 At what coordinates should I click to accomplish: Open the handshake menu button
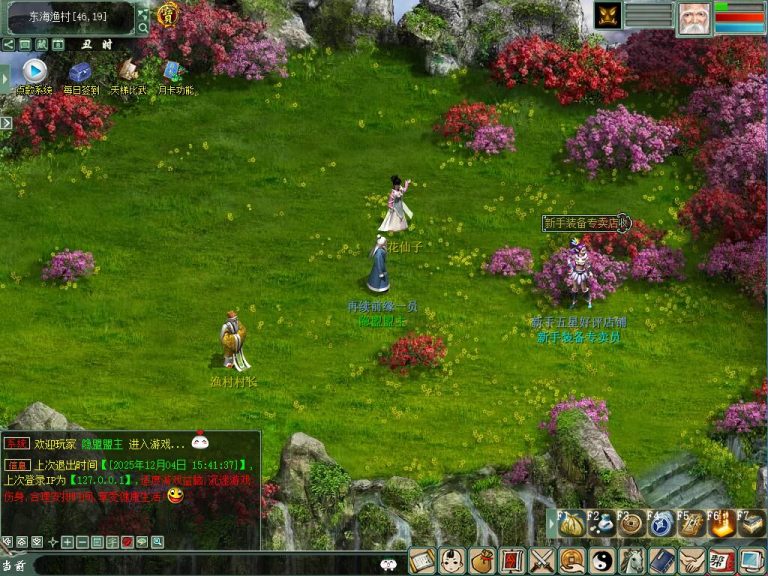692,561
